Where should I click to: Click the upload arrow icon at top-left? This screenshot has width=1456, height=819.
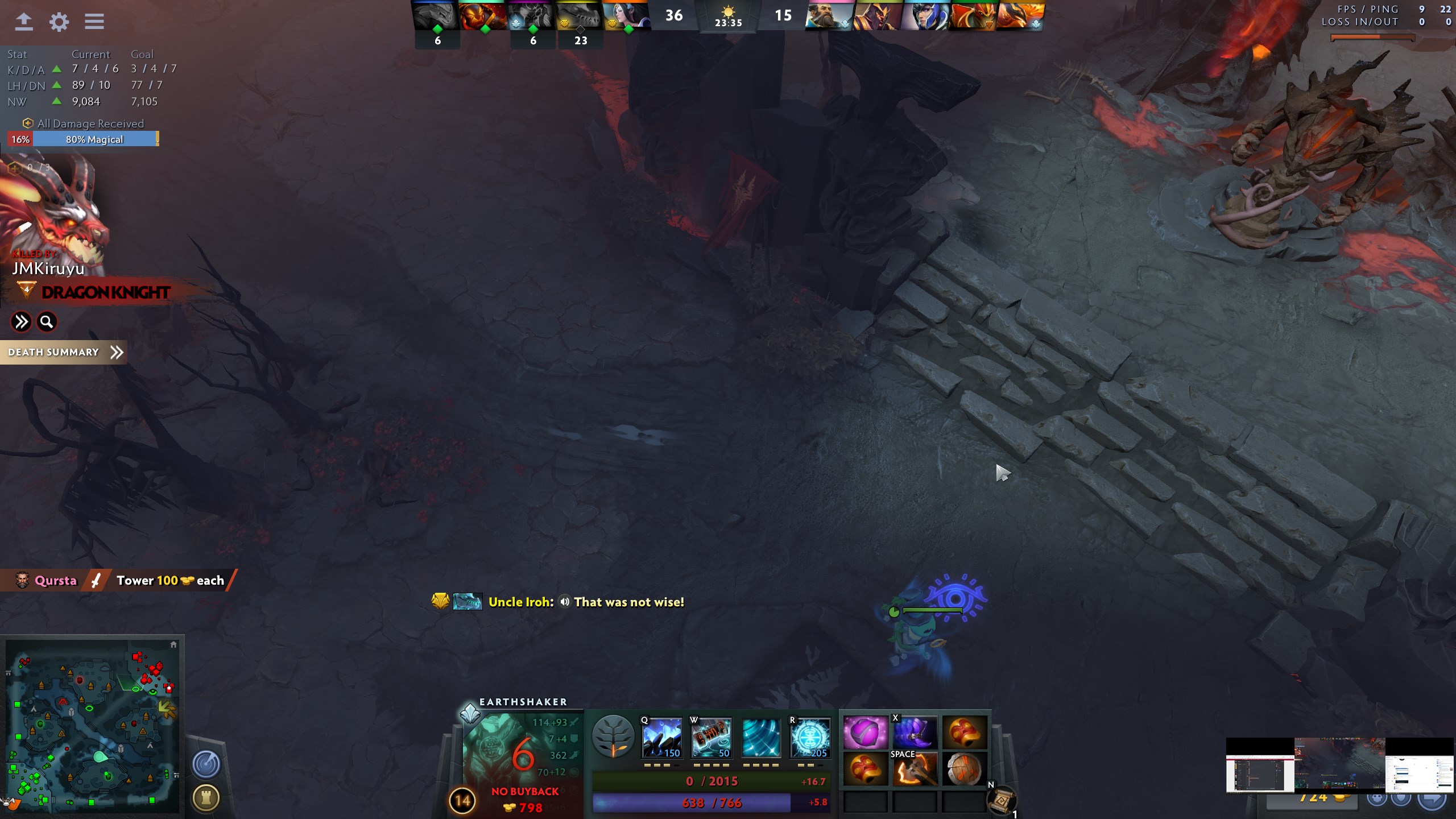(x=23, y=22)
